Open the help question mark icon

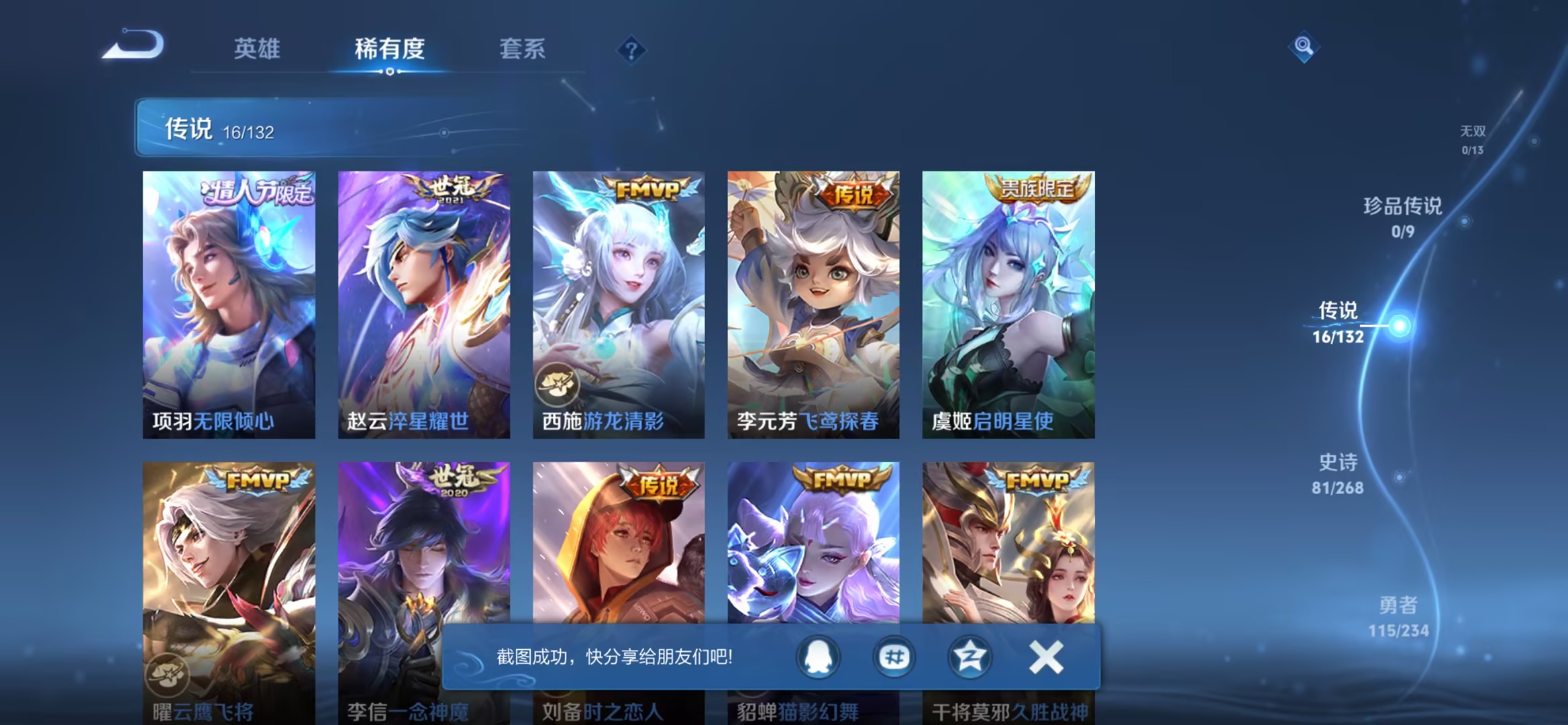(631, 50)
